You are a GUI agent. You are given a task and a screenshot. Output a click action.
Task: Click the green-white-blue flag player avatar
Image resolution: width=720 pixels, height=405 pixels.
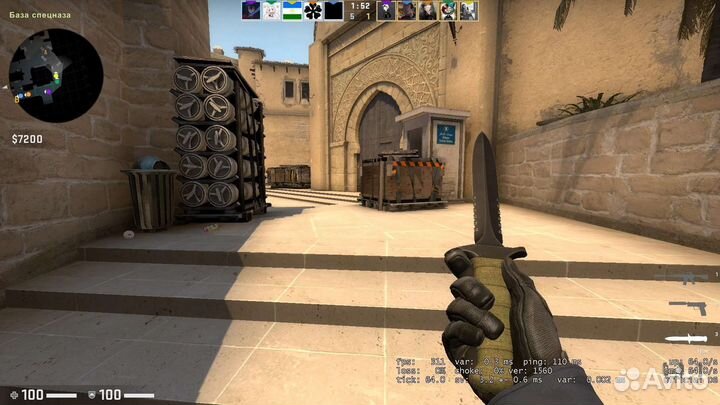click(291, 11)
